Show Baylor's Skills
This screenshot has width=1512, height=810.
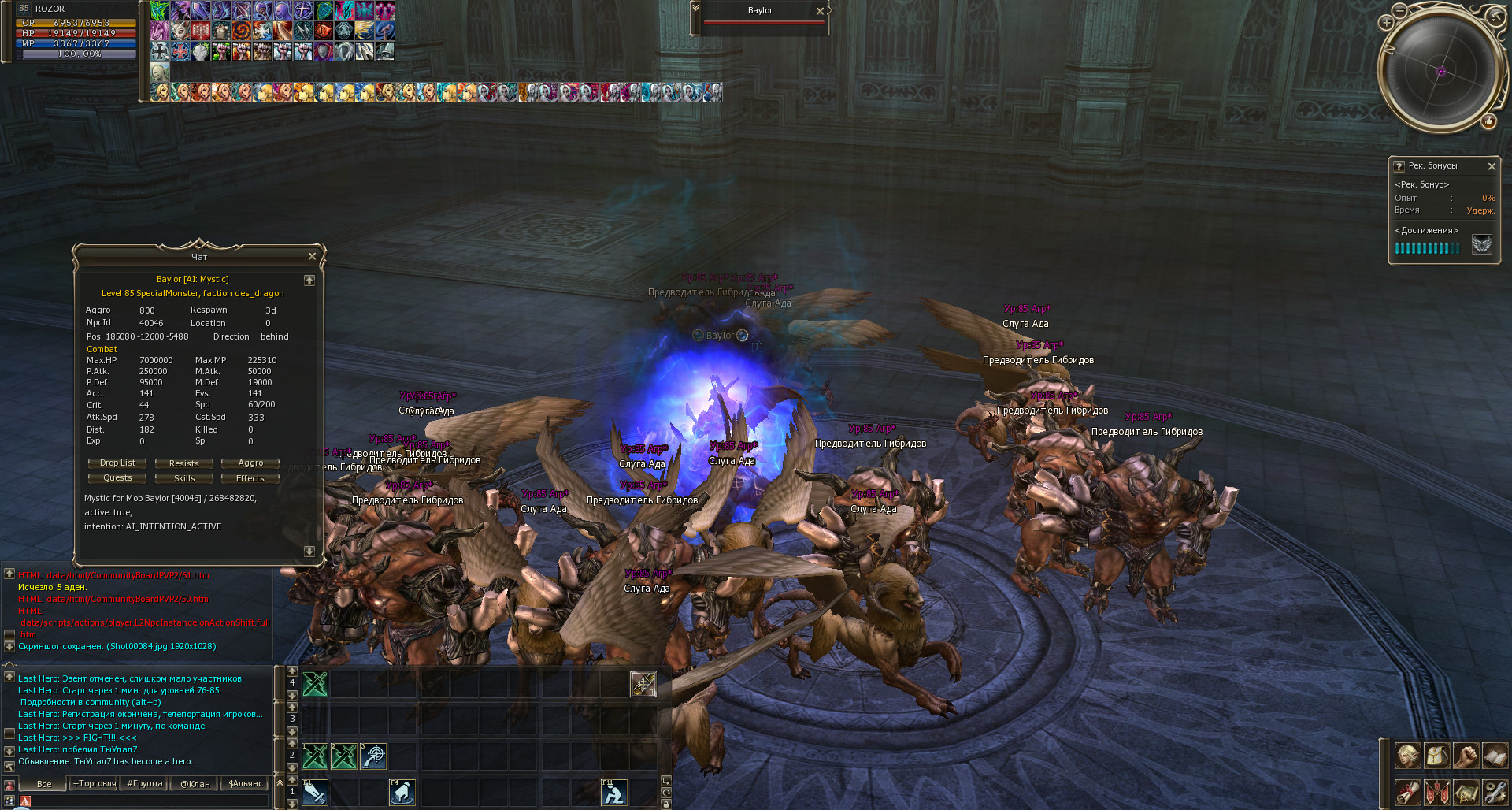(183, 478)
